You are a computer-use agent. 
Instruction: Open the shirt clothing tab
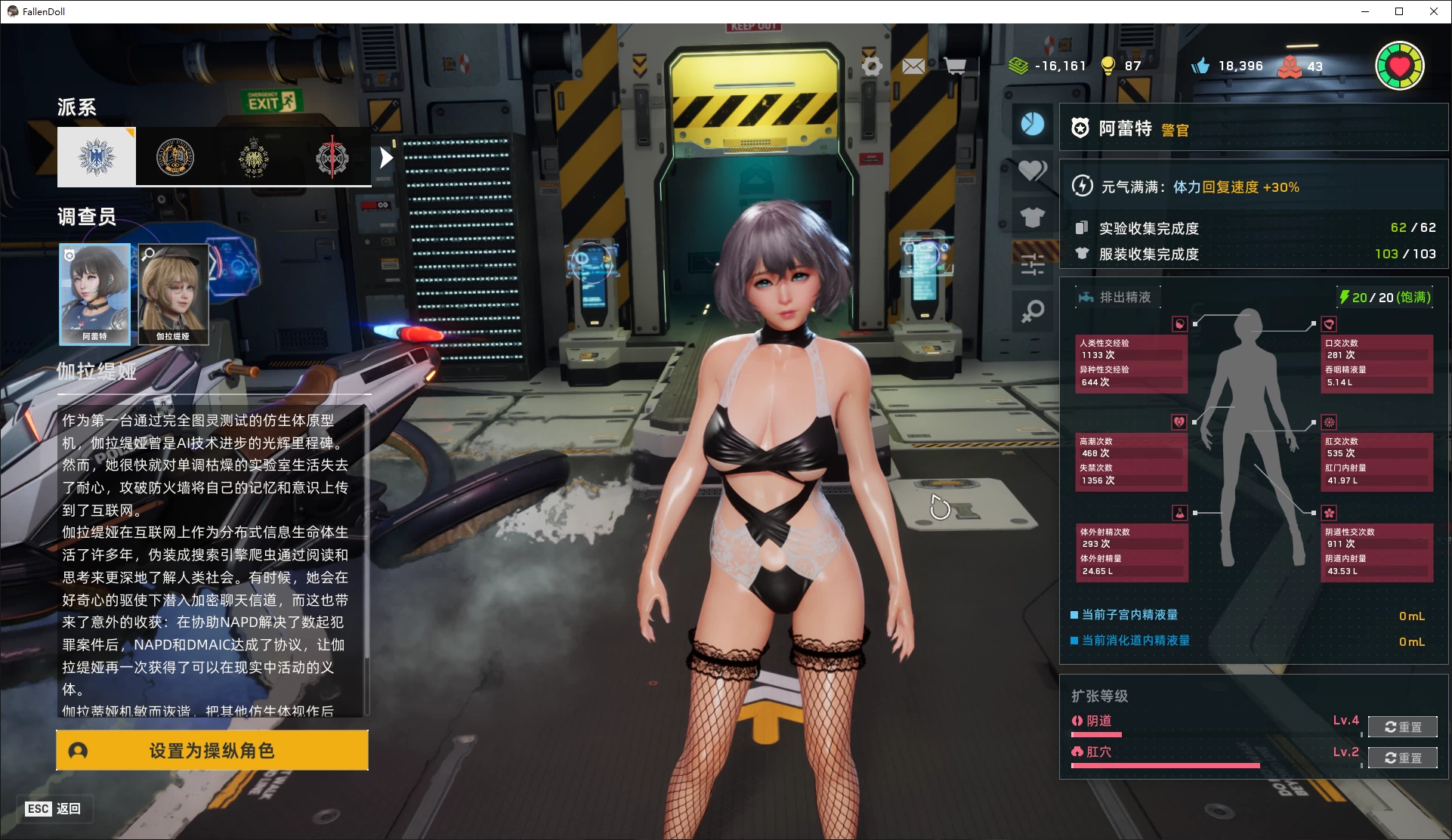point(1032,218)
